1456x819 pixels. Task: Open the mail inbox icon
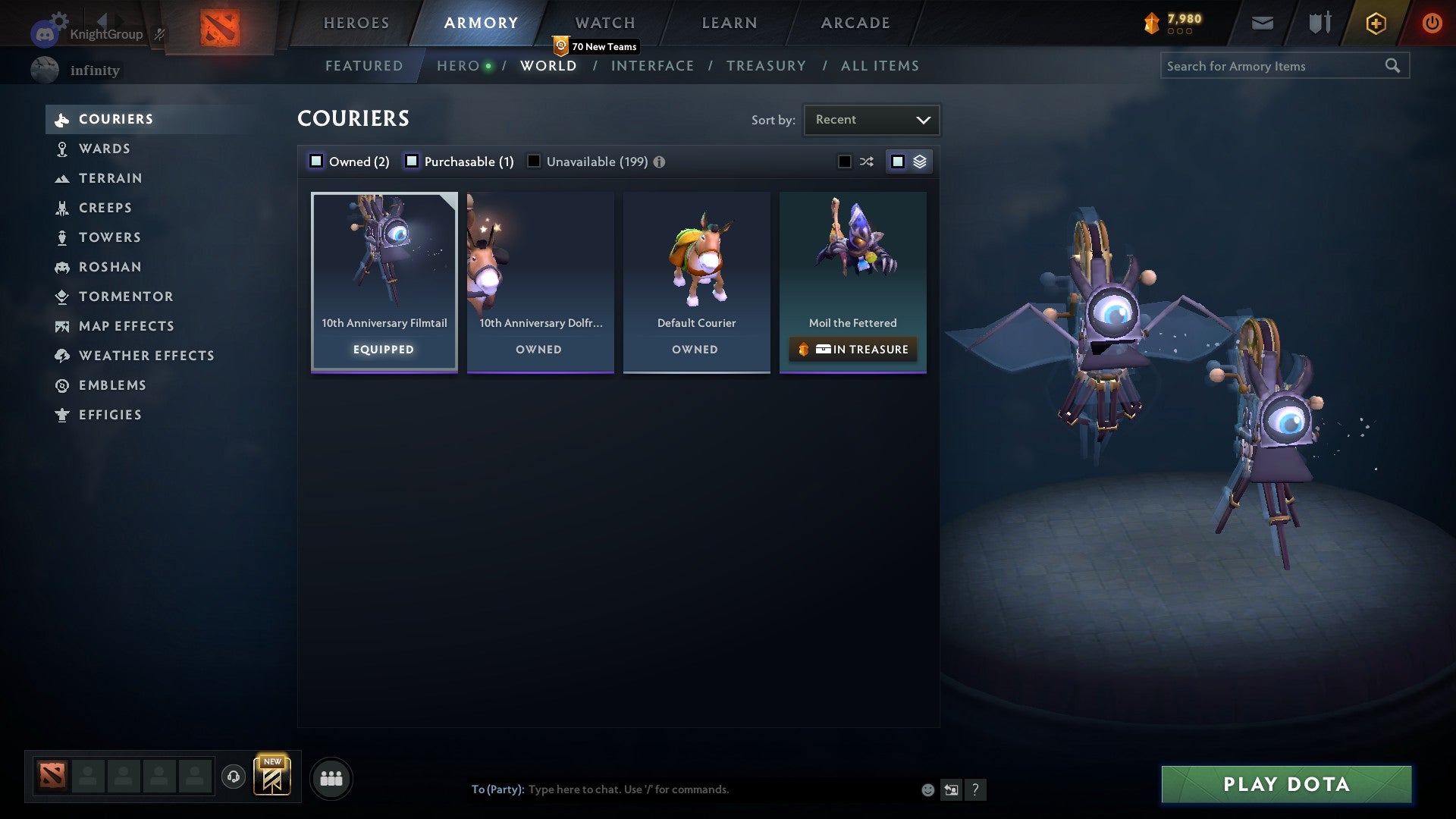pyautogui.click(x=1263, y=23)
